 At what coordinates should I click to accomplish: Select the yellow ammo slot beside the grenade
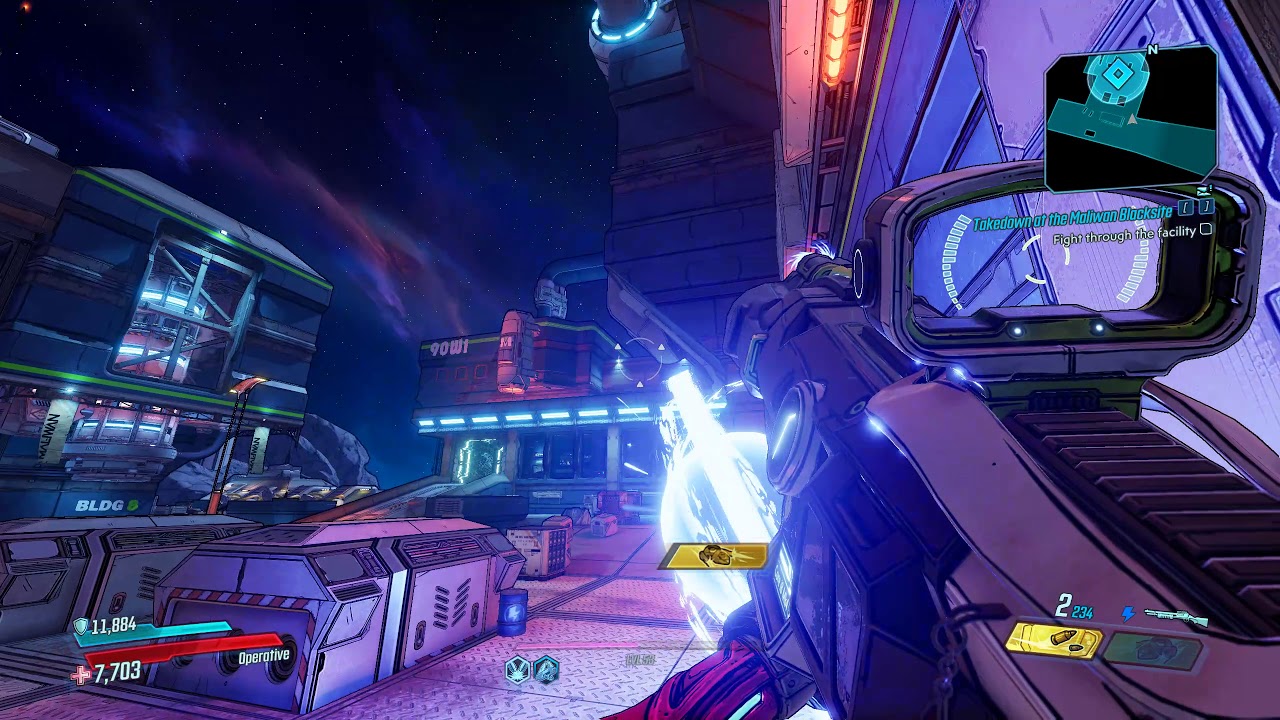tap(1053, 641)
